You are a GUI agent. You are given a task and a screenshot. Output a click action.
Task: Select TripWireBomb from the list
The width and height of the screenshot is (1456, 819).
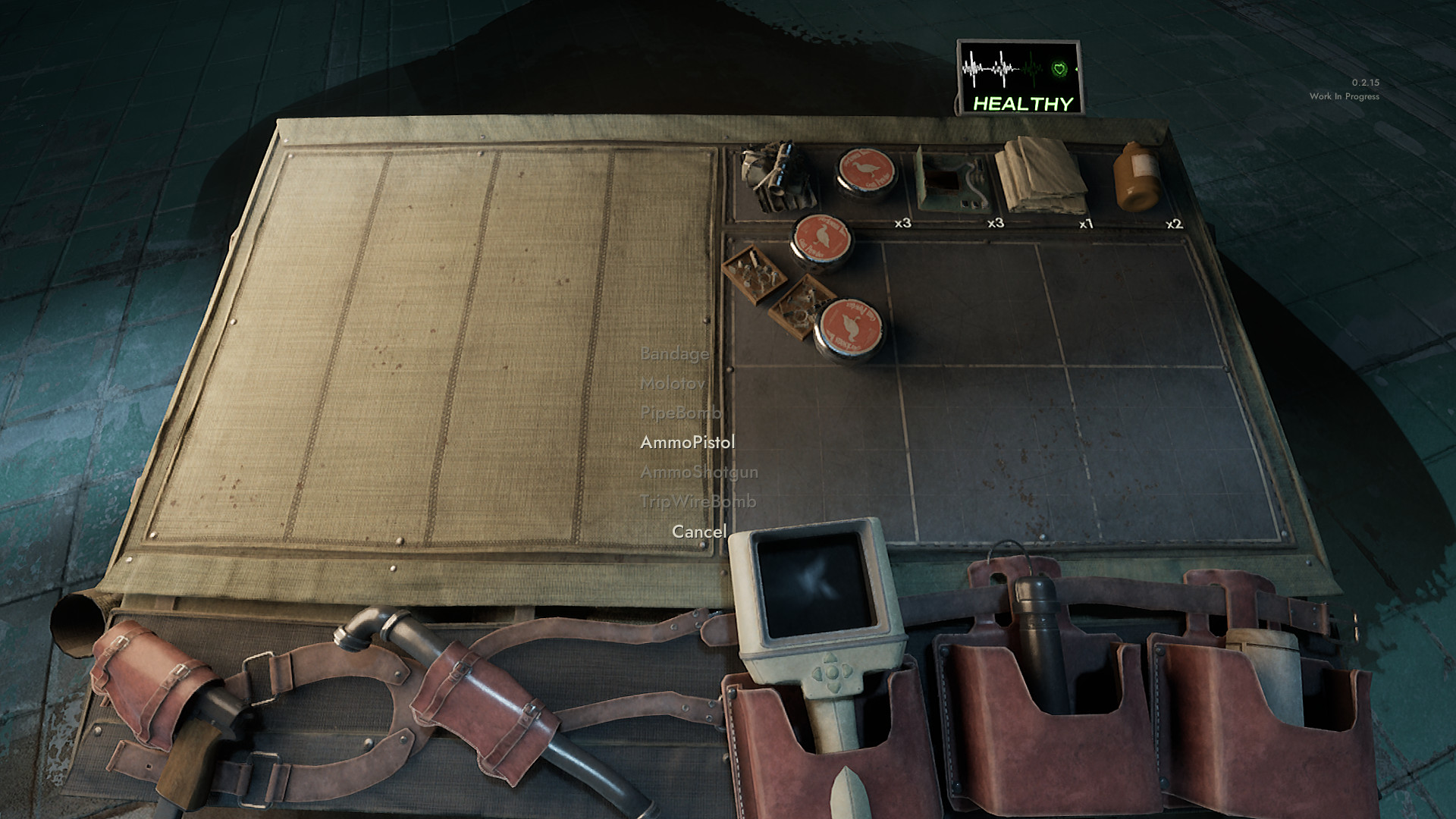(698, 501)
